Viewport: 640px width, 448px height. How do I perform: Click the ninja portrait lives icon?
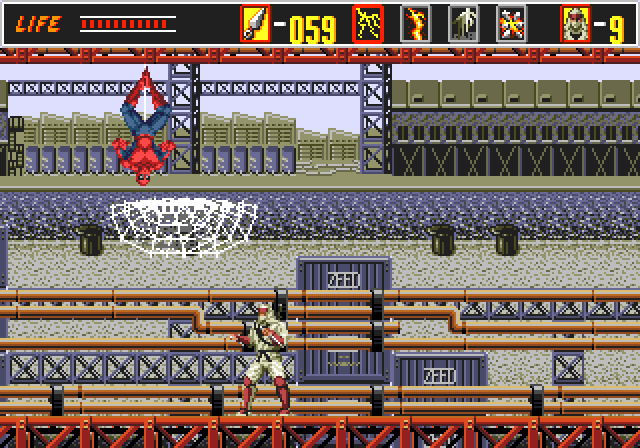pyautogui.click(x=575, y=23)
